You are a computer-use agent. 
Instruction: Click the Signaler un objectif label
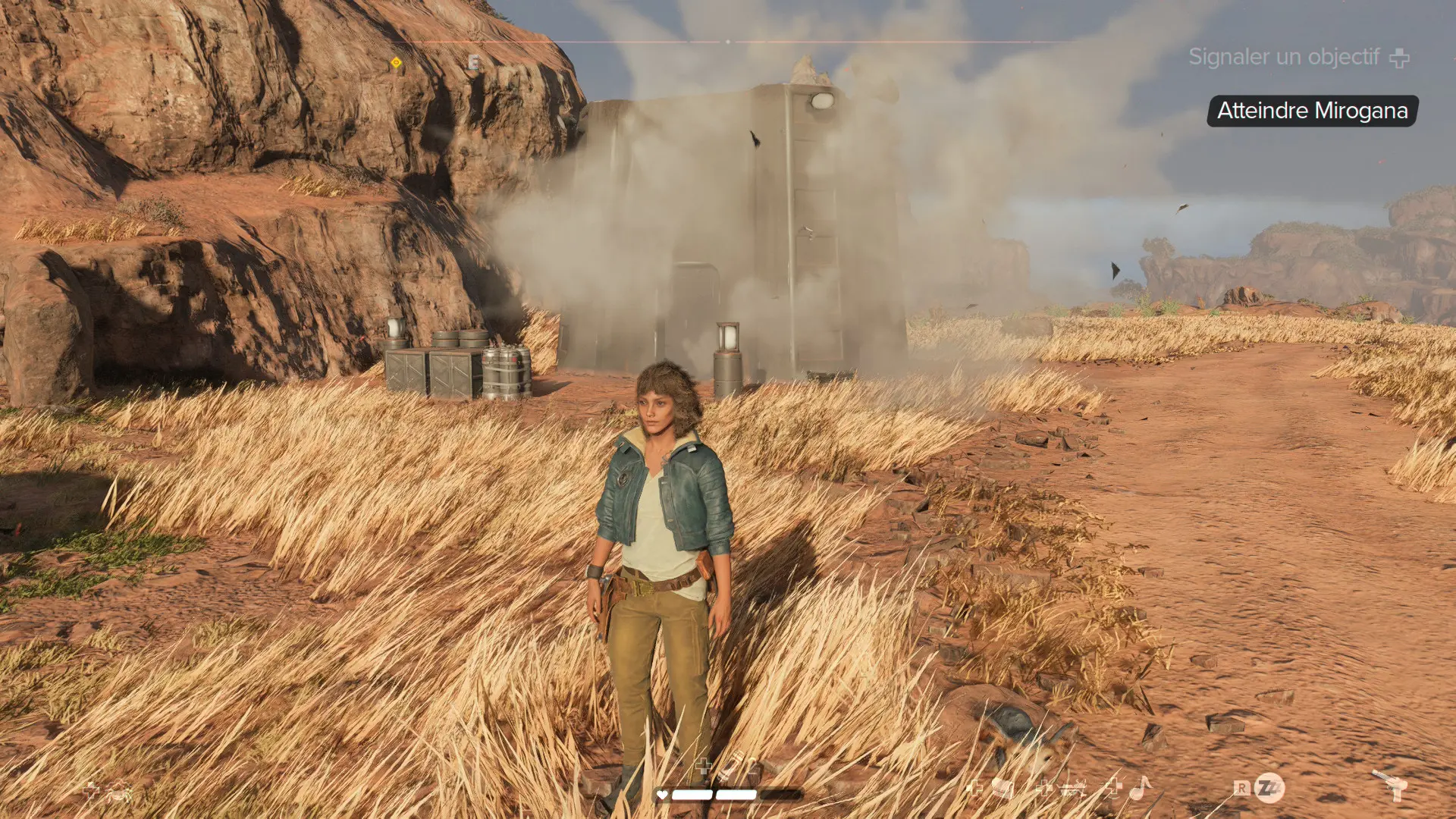point(1283,57)
